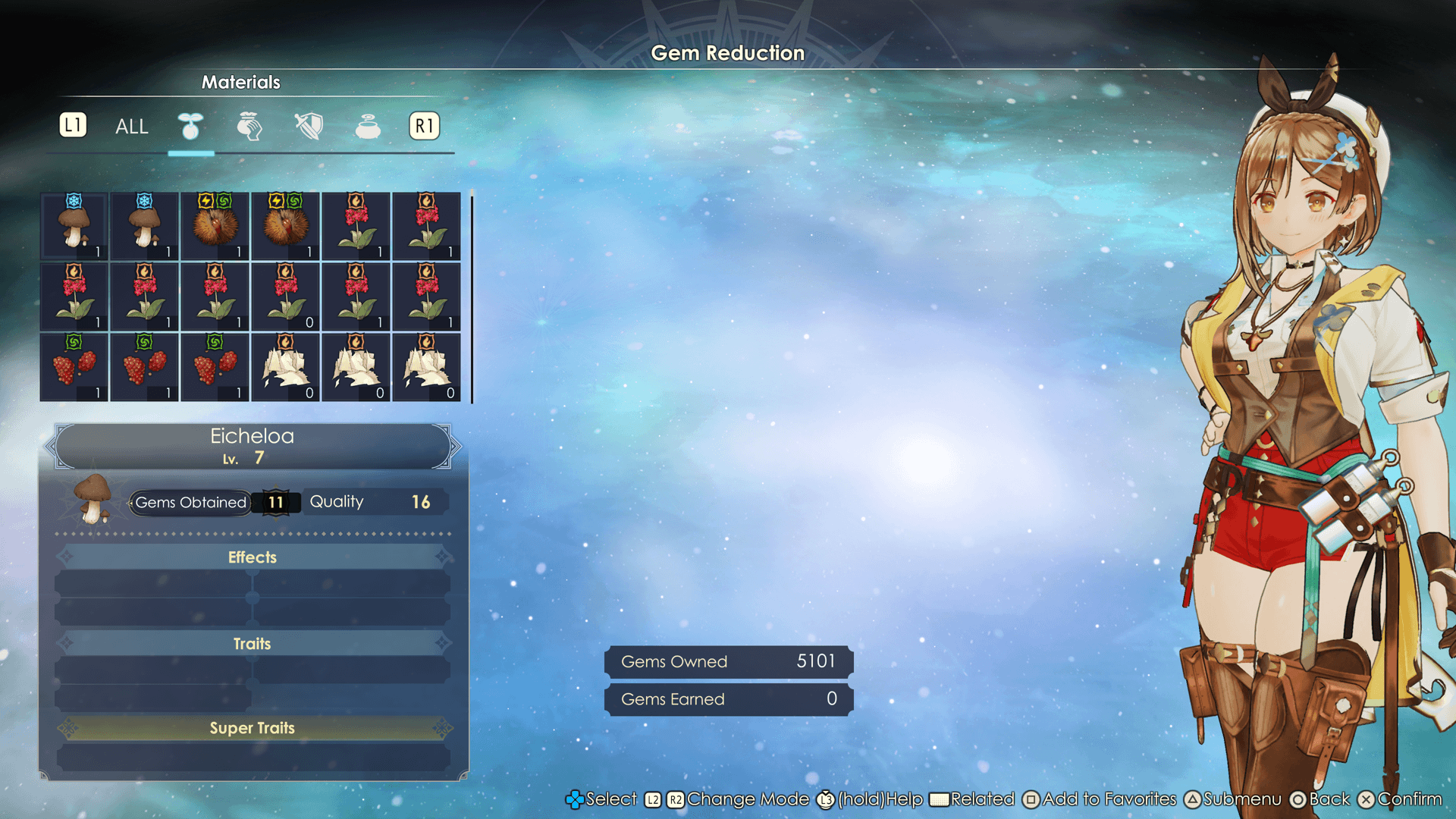The image size is (1456, 819).
Task: Select the plant sprout materials tab
Action: [190, 127]
